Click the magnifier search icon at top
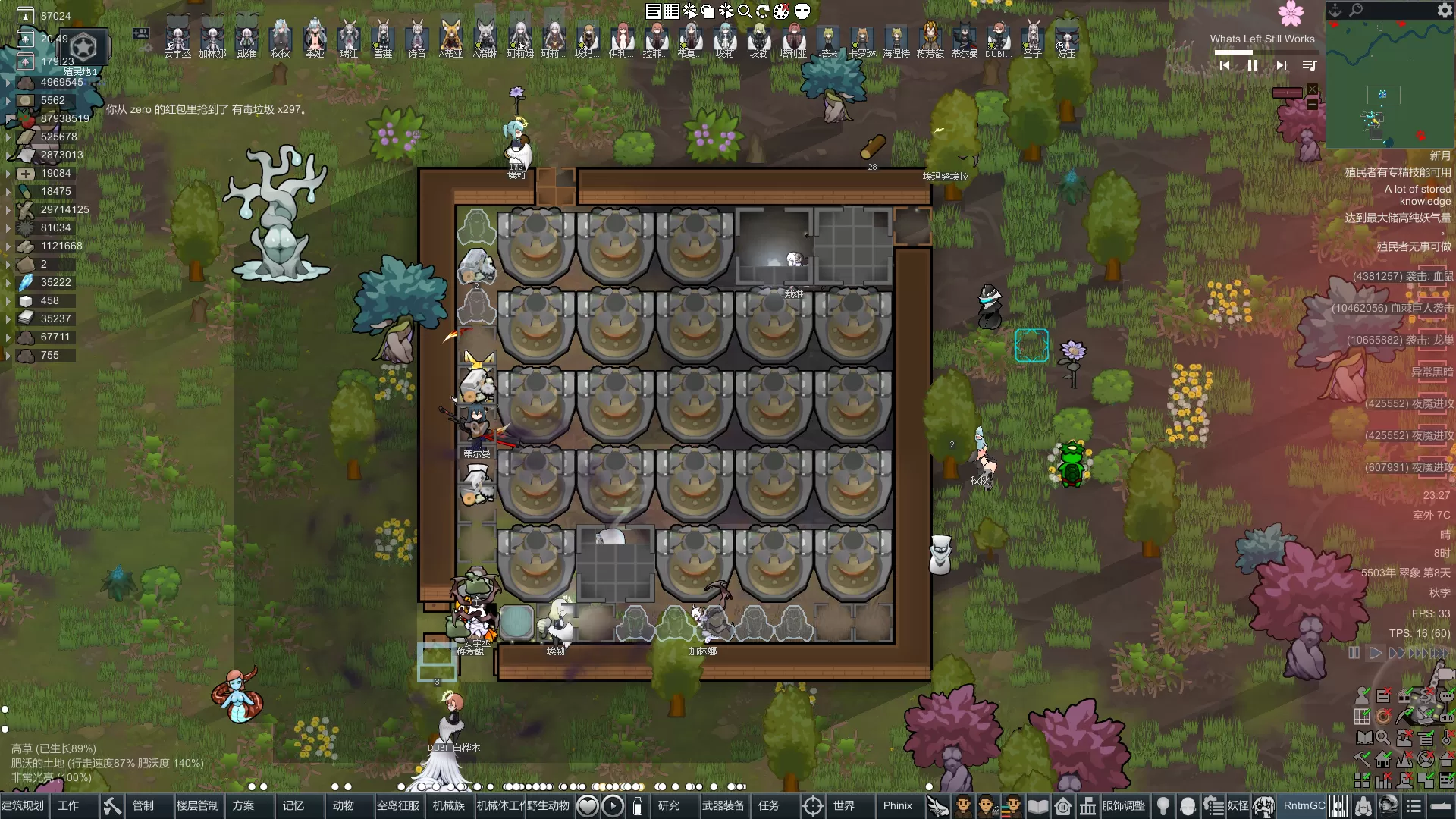 tap(745, 11)
